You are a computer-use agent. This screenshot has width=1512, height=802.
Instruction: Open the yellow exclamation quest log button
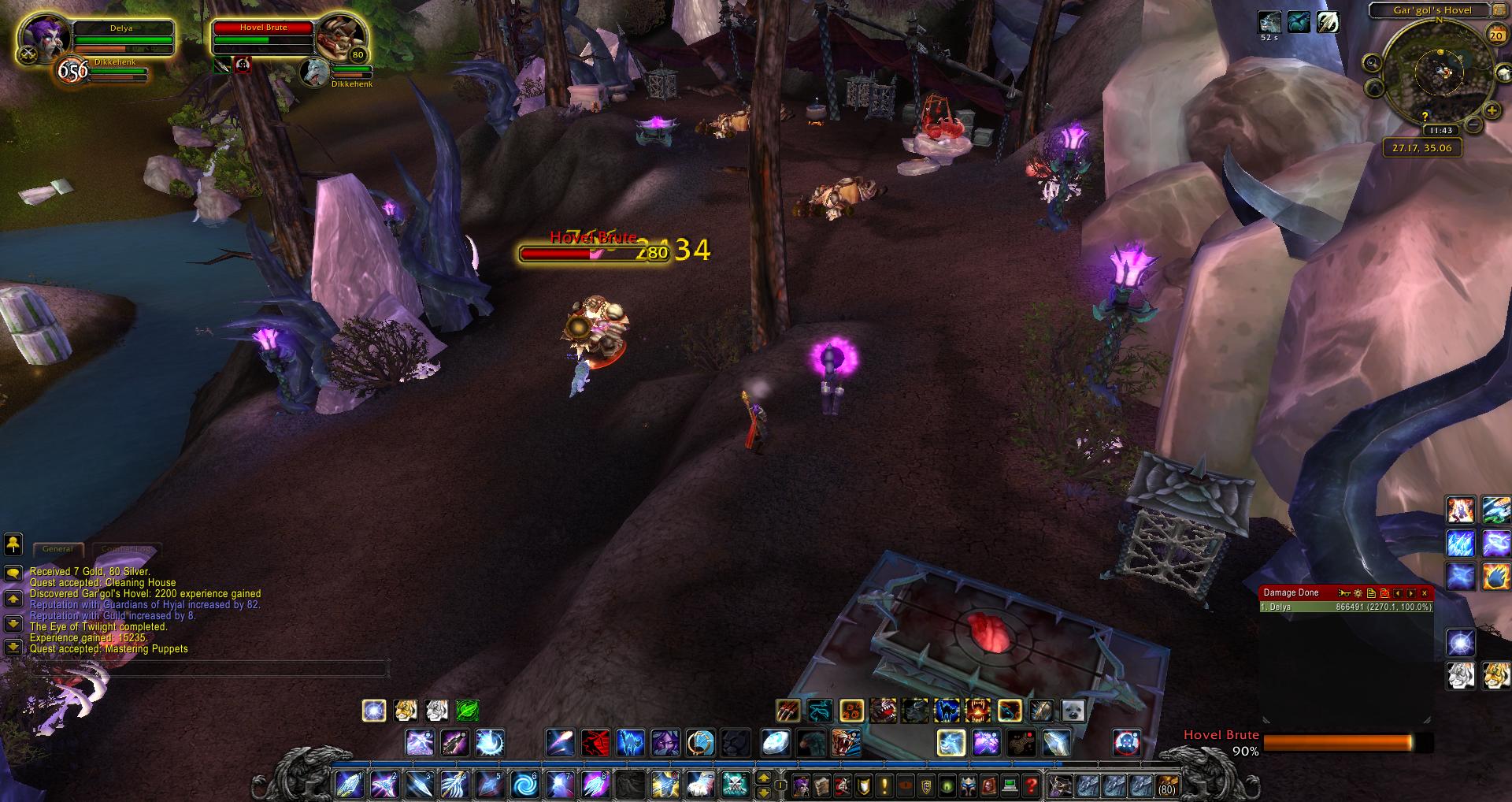coord(884,785)
